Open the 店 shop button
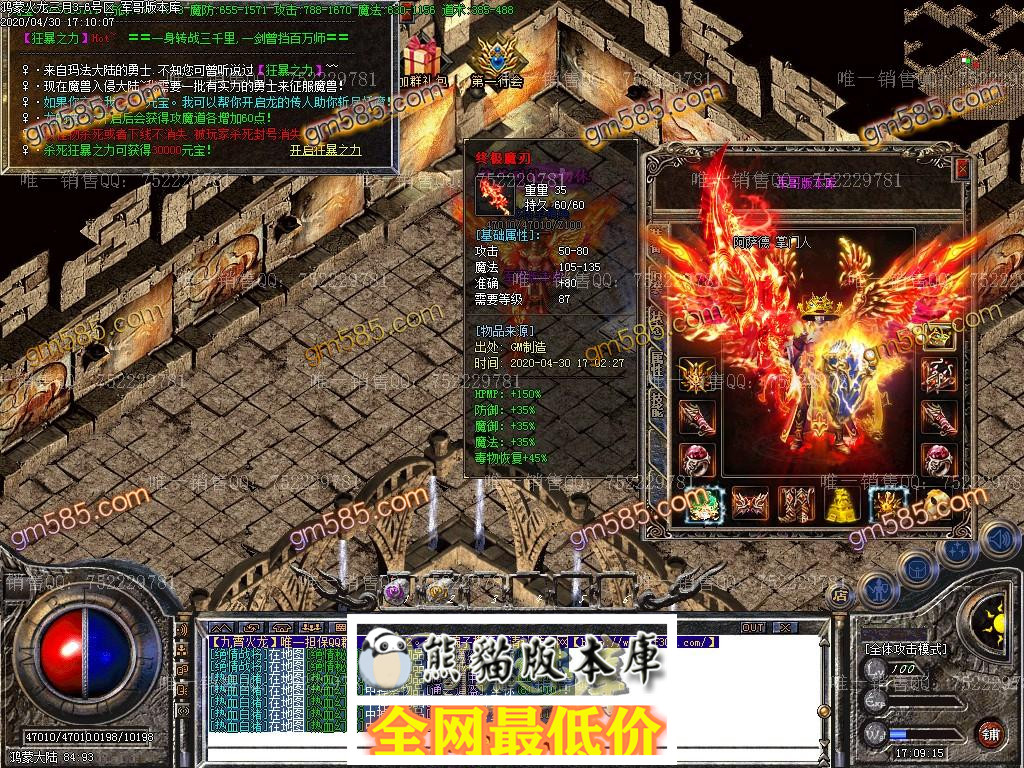 840,595
